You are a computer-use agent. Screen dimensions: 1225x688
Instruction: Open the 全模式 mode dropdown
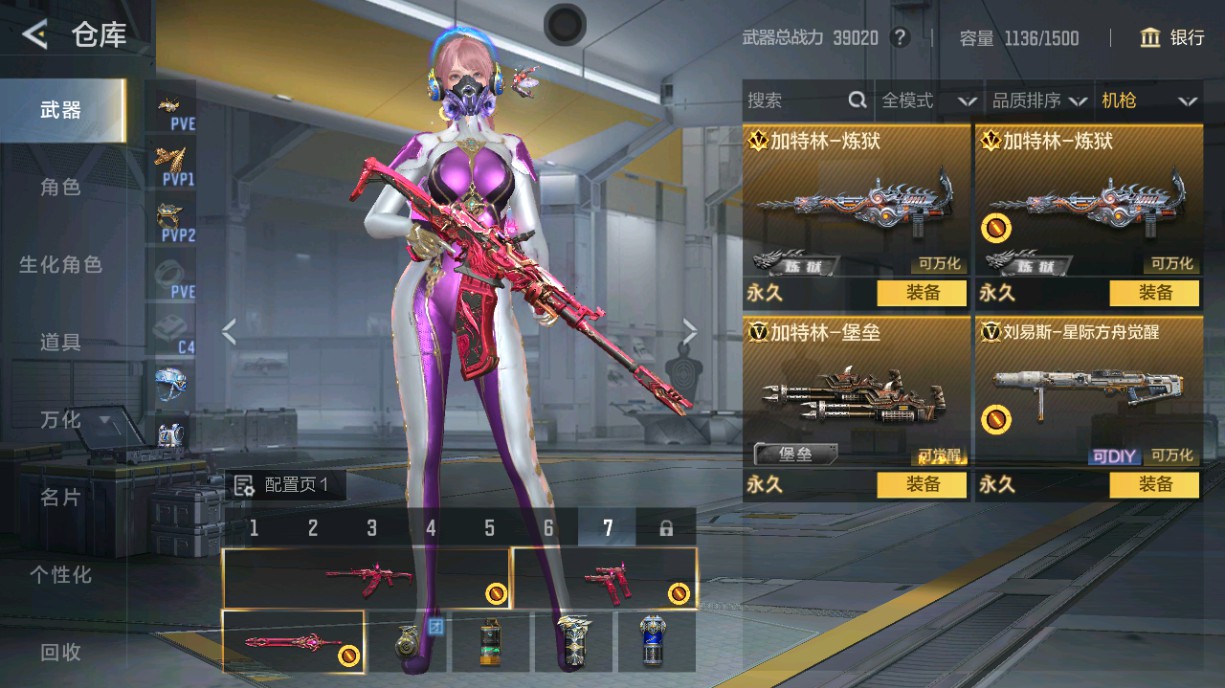(x=928, y=100)
